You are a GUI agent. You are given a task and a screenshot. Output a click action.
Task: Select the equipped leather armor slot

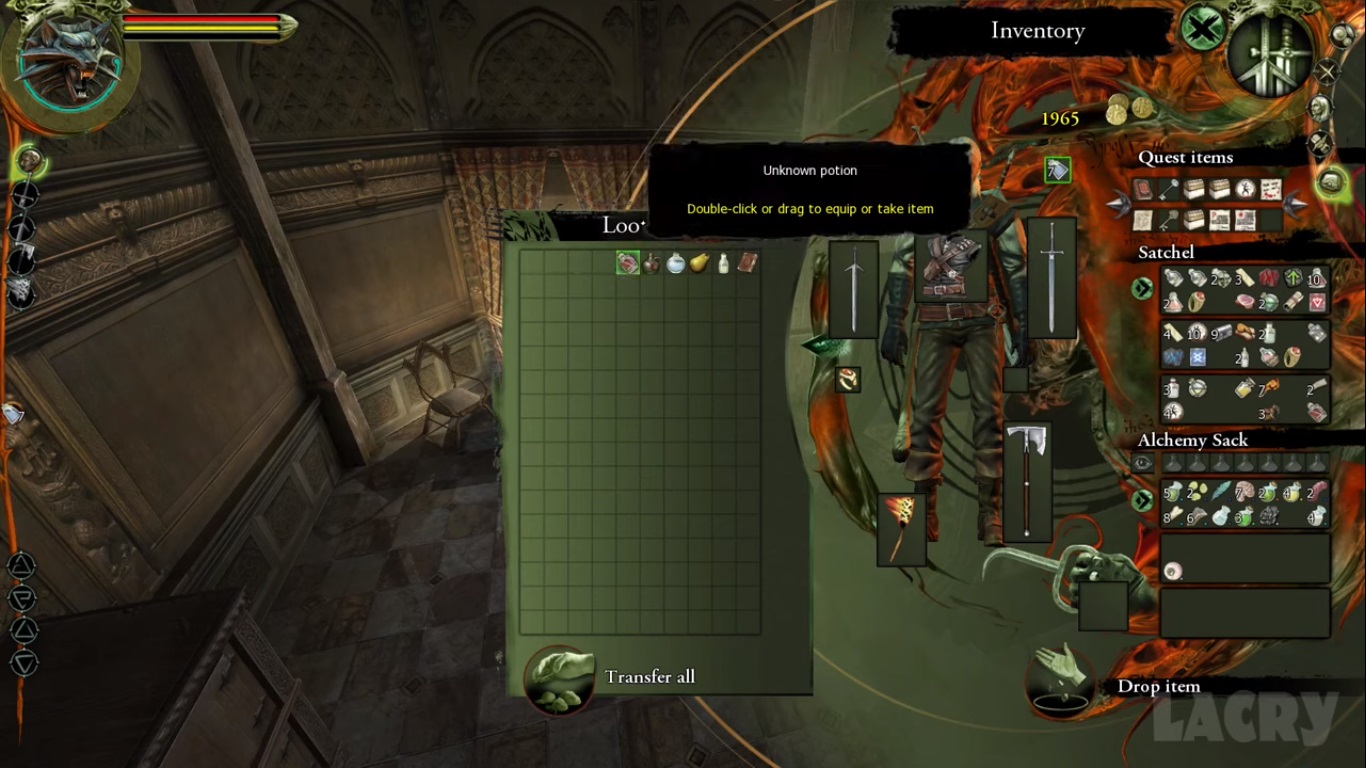click(x=950, y=265)
